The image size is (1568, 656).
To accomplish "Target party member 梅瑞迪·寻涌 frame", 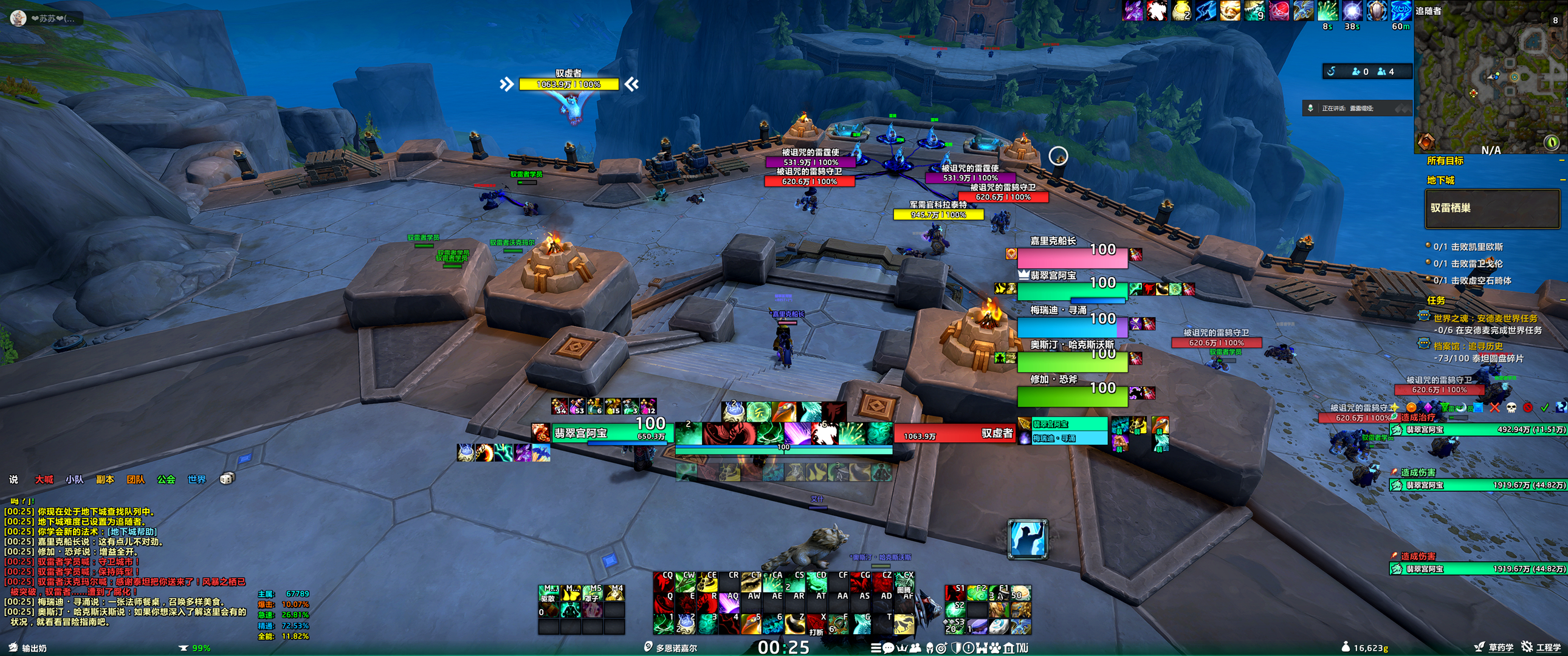I will point(1071,327).
